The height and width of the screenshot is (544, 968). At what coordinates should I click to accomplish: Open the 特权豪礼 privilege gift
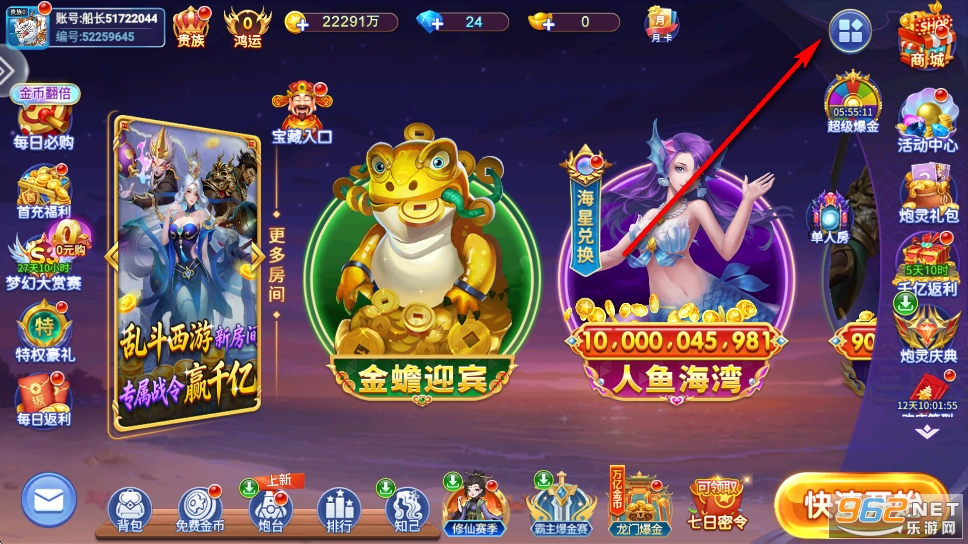coord(44,335)
